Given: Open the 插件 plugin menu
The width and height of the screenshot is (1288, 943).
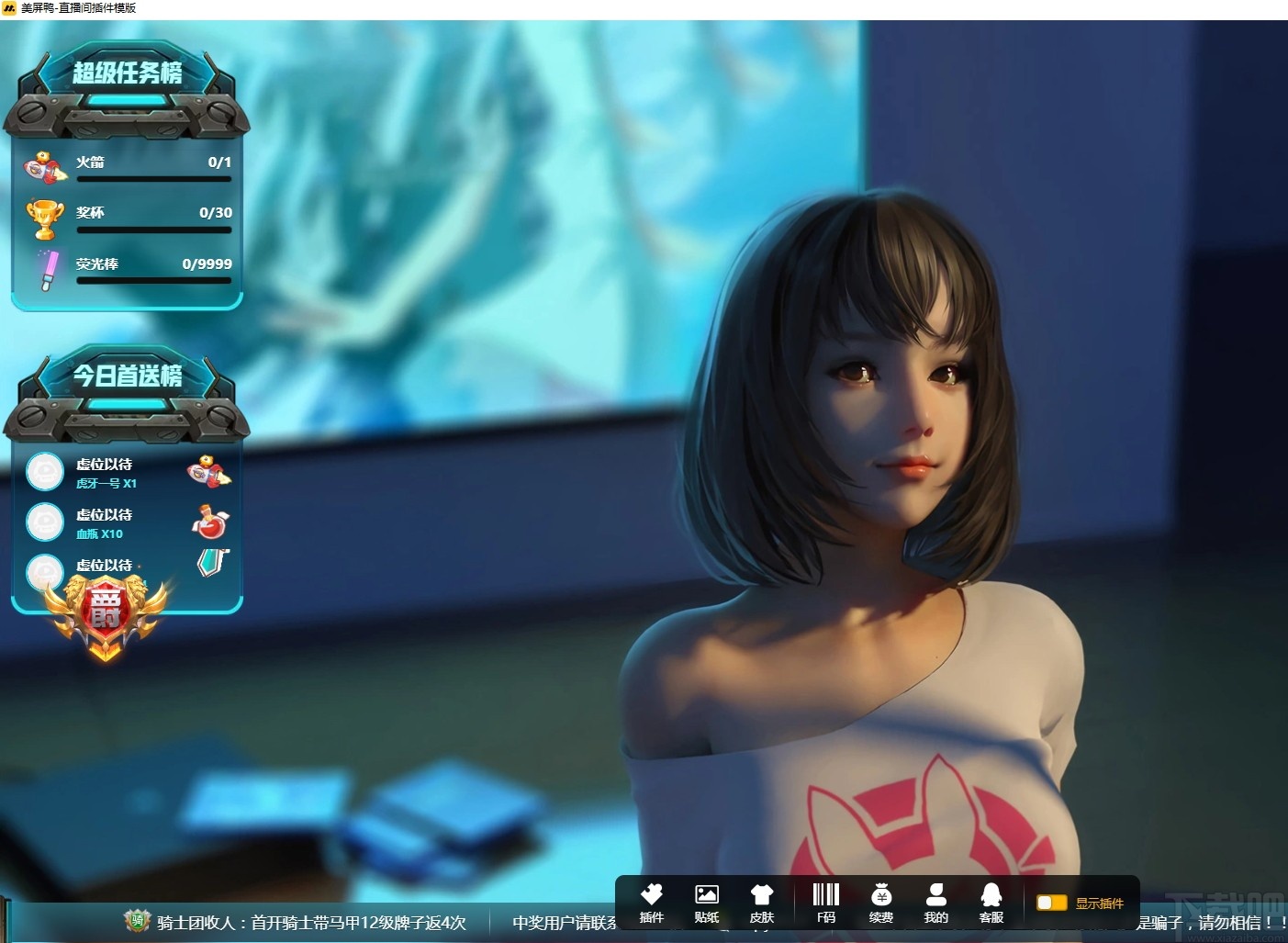Looking at the screenshot, I should tap(651, 903).
